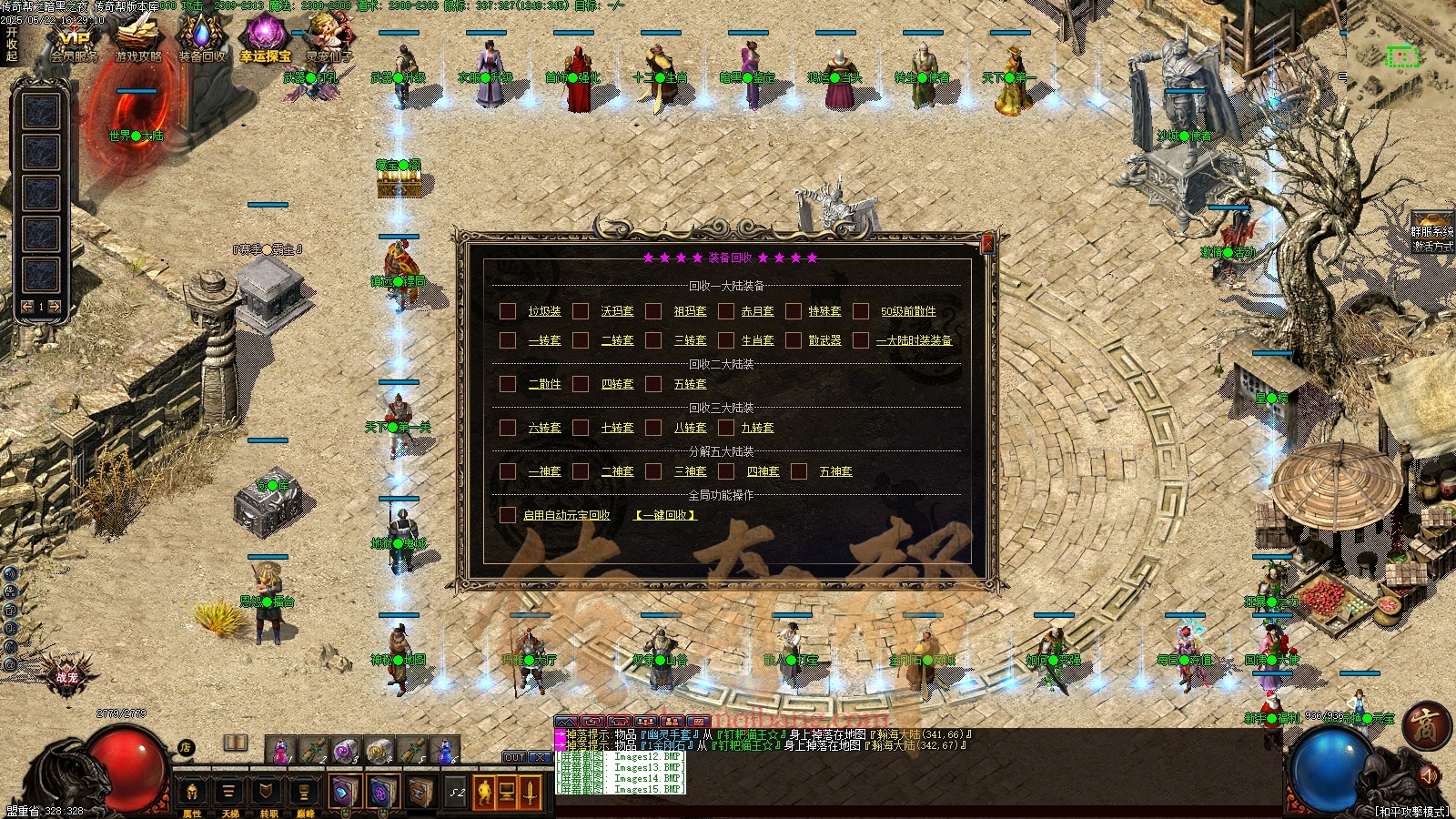
Task: Toggle 启用自动元宝回收 checkbox
Action: coord(508,515)
